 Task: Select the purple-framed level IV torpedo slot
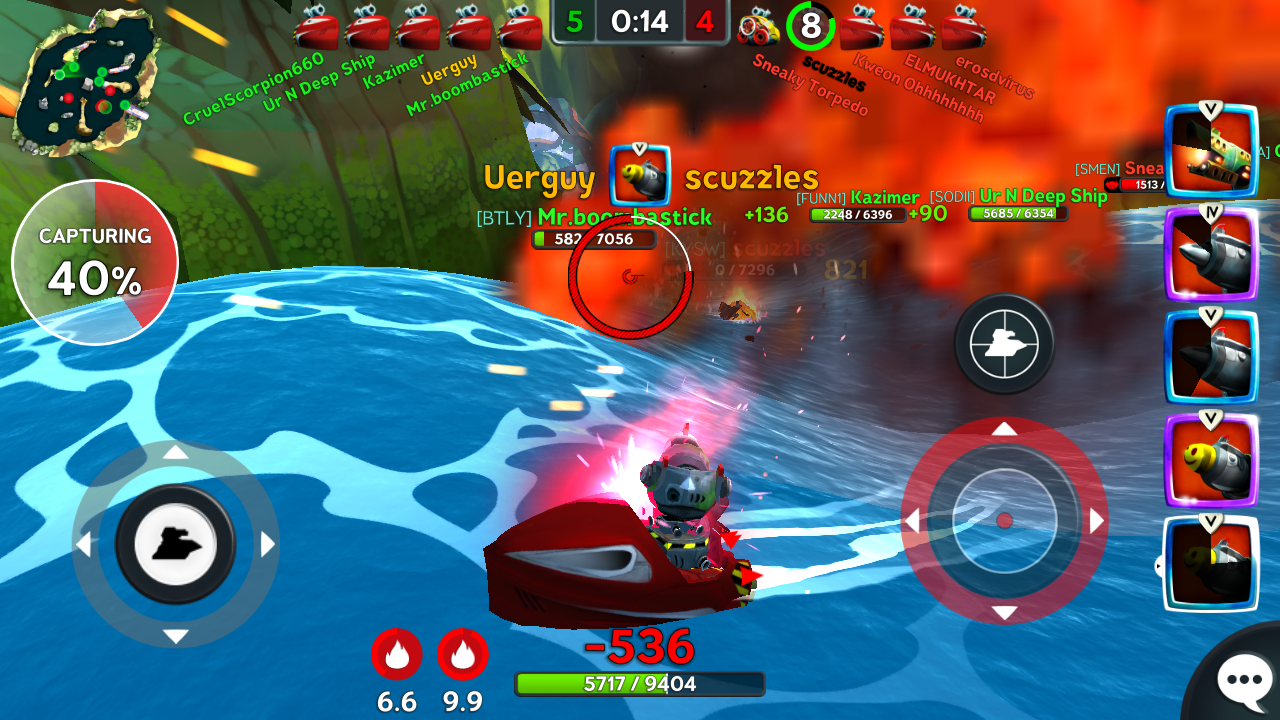1210,255
